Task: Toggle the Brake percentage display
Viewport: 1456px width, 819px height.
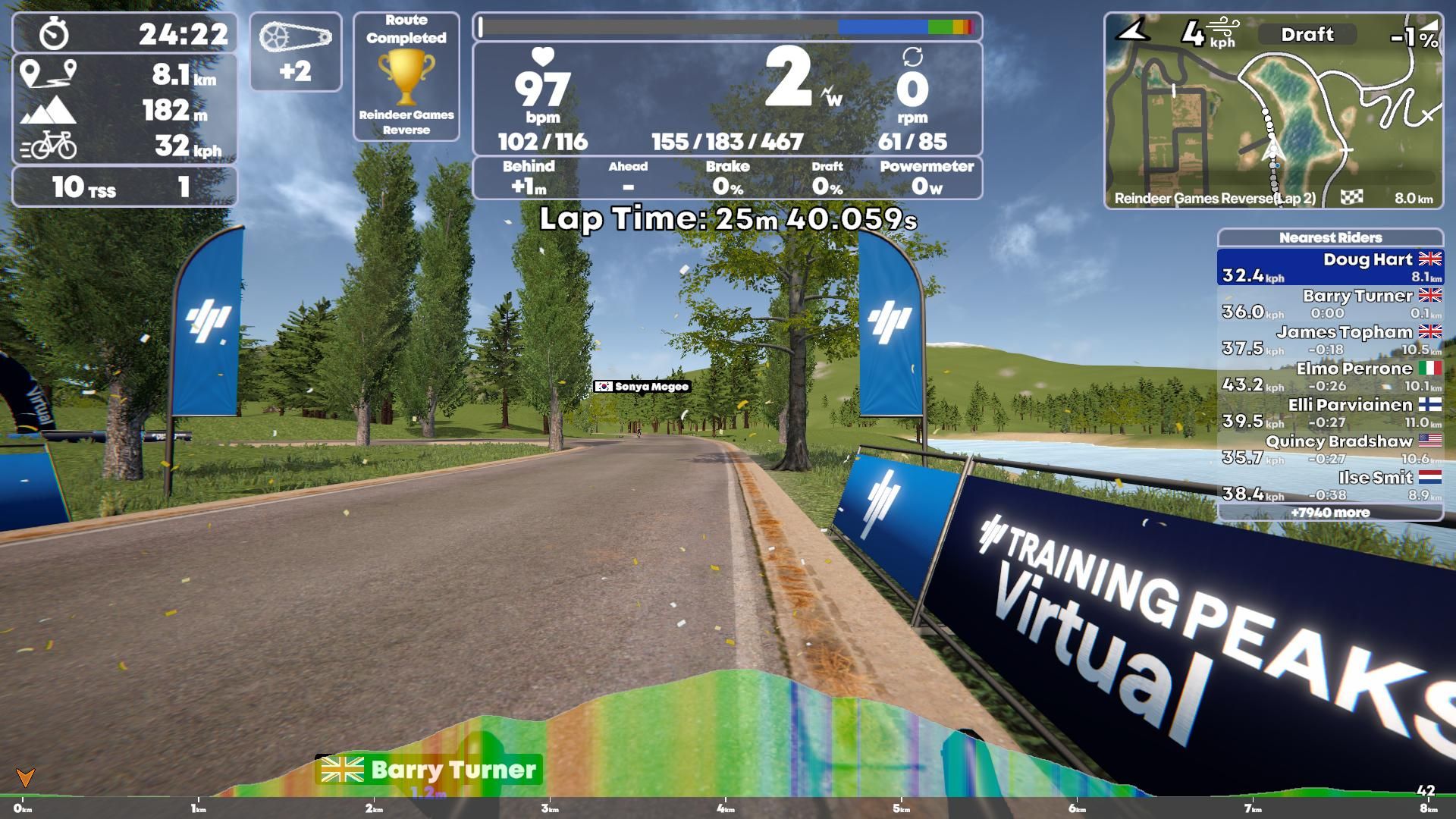Action: tap(730, 177)
